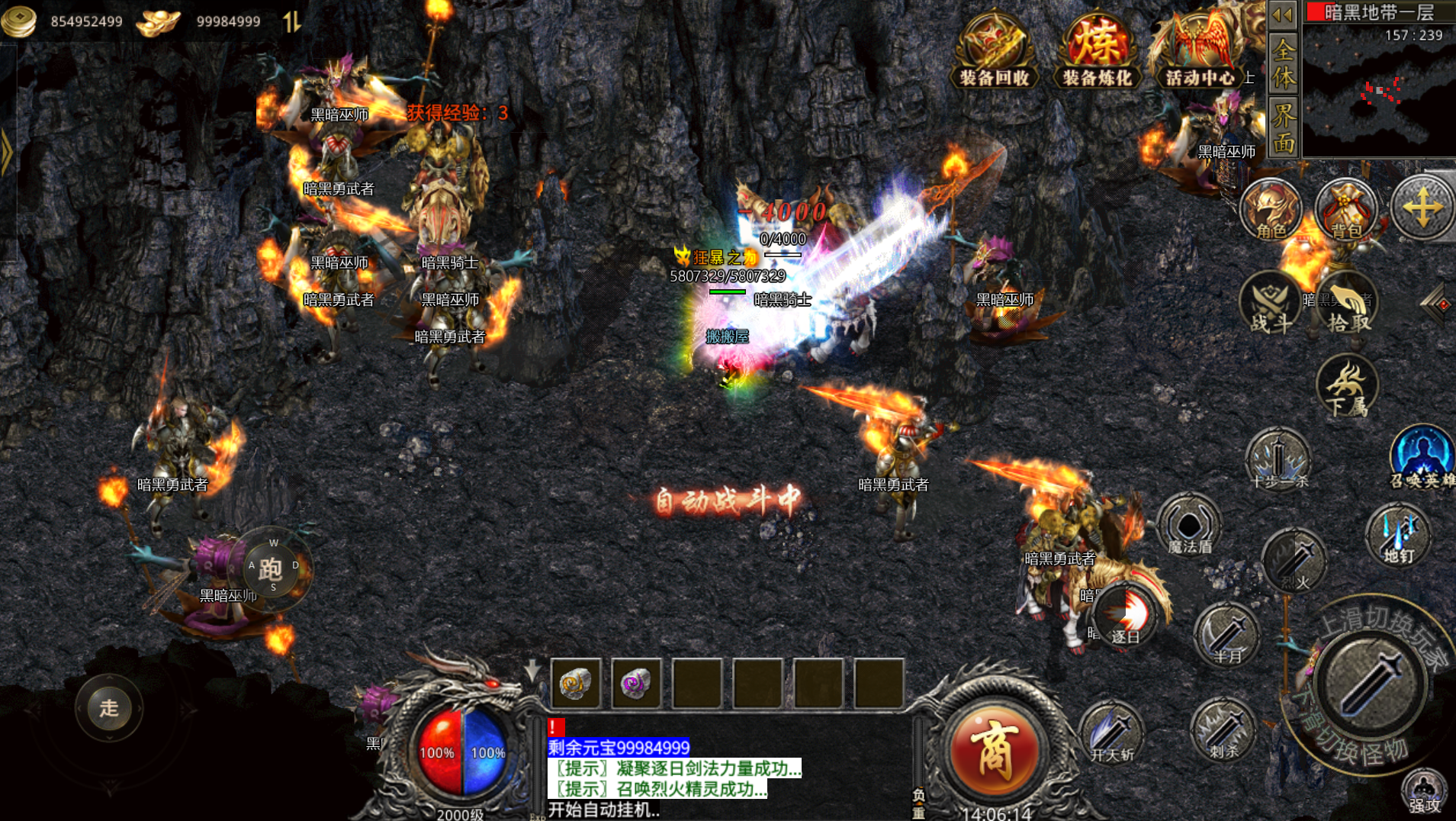This screenshot has height=821, width=1456.
Task: Switch movement to 走 walk mode
Action: pos(109,708)
